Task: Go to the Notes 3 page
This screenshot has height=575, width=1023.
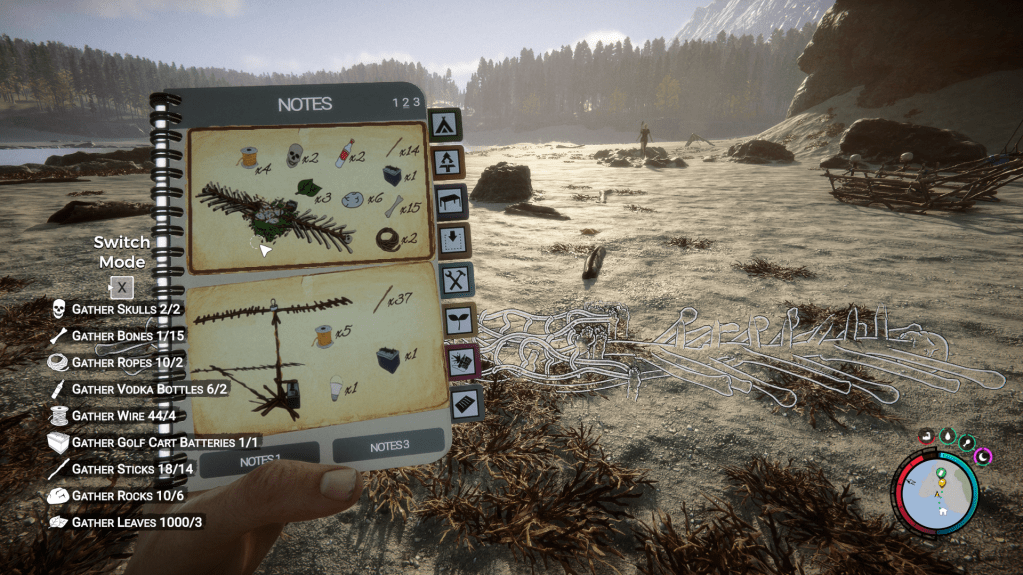Action: (388, 446)
